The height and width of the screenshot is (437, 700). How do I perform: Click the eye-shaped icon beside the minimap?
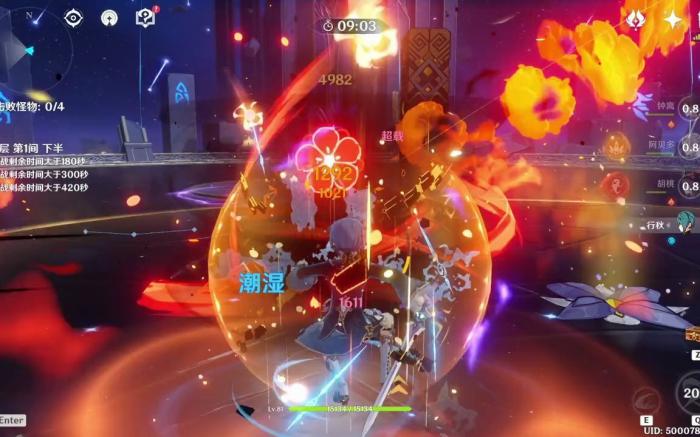[73, 17]
